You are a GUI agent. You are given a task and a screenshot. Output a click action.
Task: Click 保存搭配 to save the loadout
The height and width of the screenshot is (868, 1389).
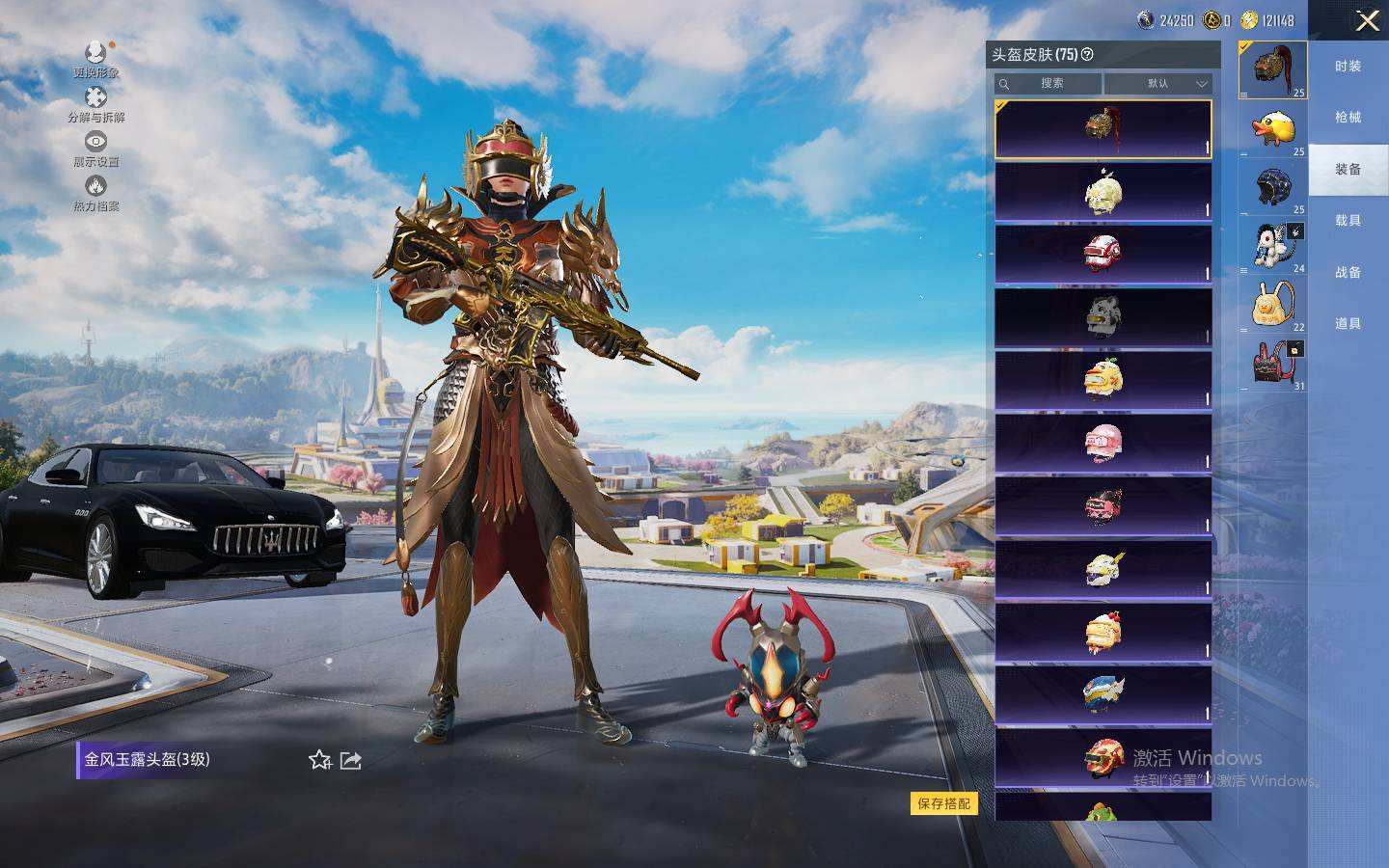(943, 803)
